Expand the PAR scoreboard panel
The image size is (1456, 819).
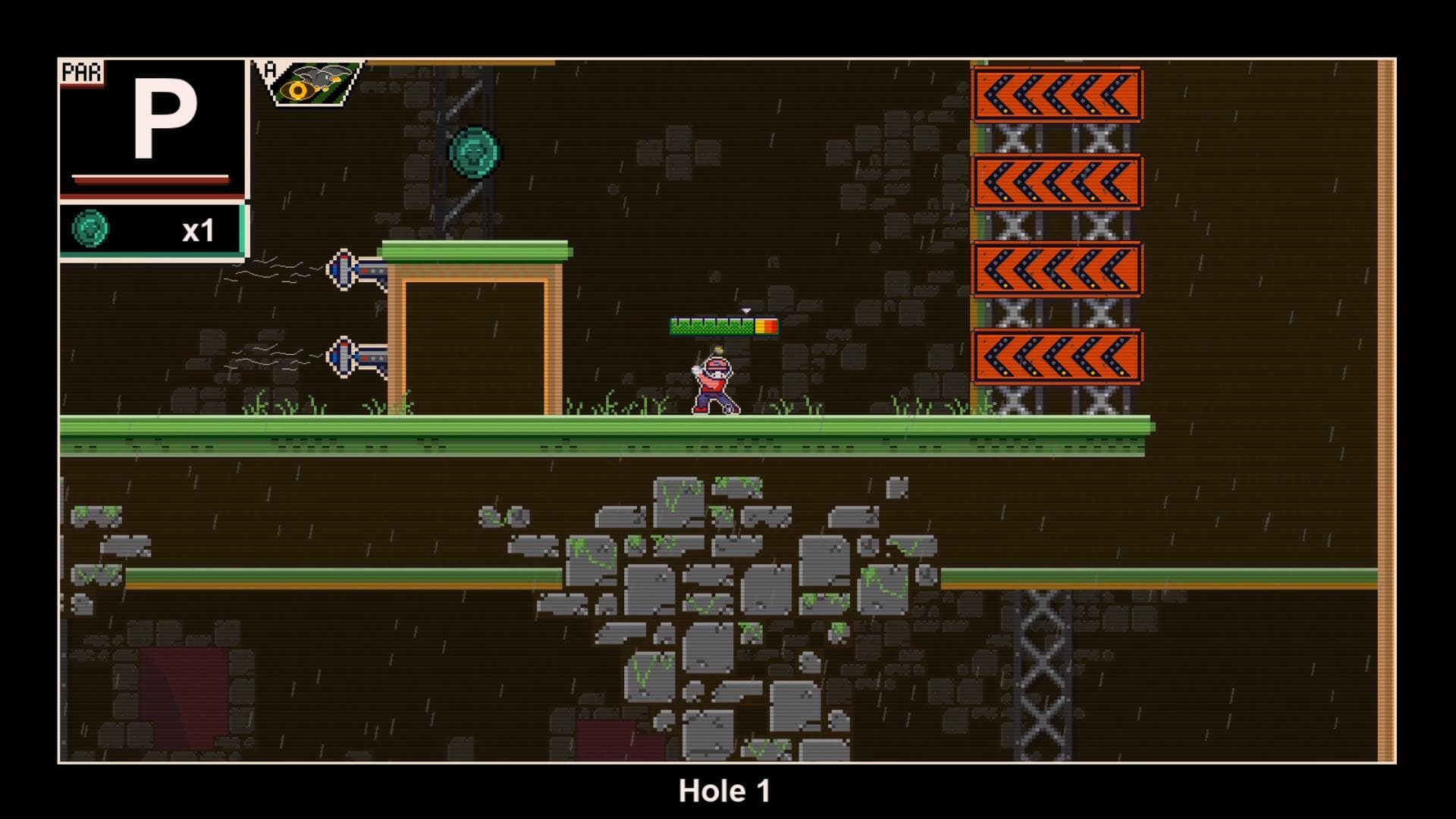point(152,129)
